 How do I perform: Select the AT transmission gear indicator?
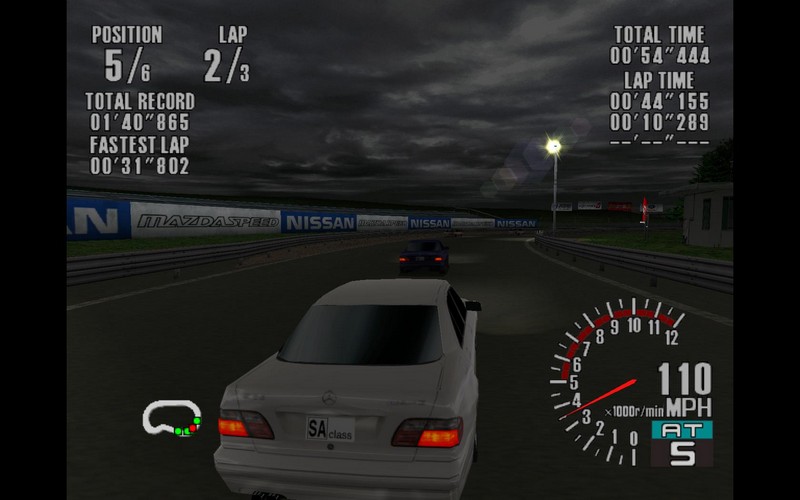(x=682, y=443)
